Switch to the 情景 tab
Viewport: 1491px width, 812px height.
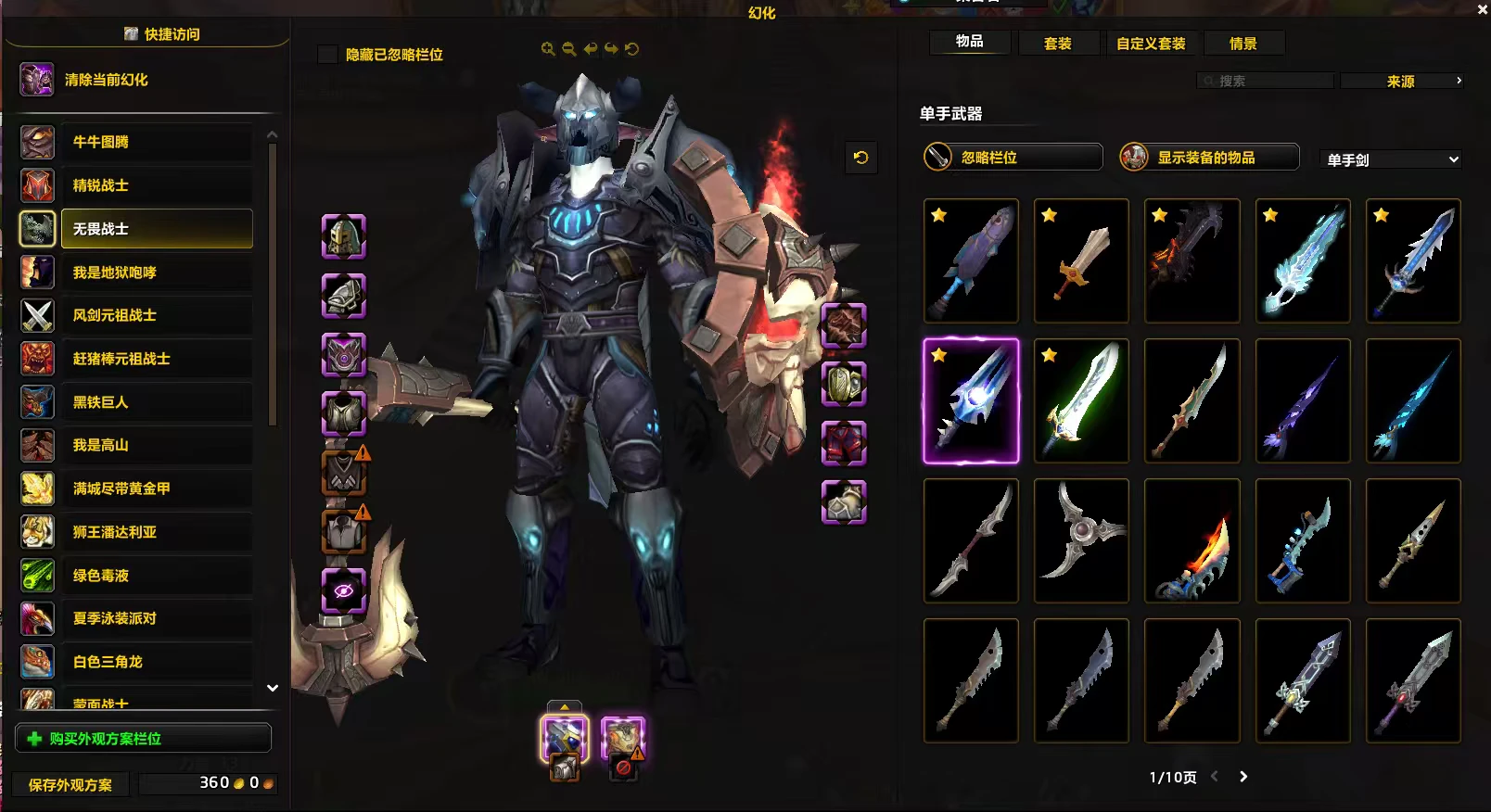pos(1242,44)
